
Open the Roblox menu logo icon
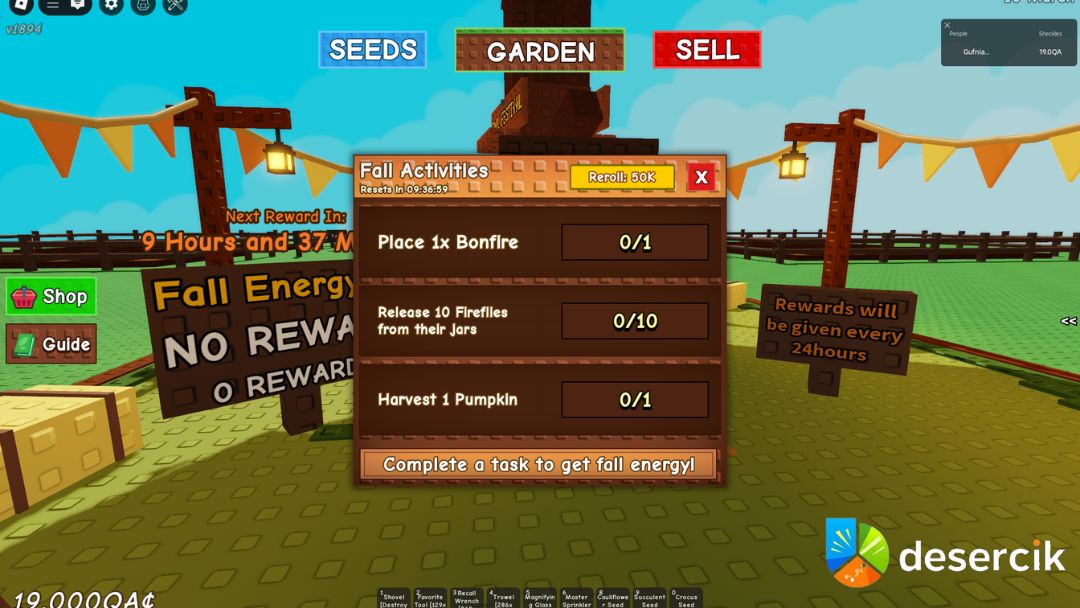(20, 5)
